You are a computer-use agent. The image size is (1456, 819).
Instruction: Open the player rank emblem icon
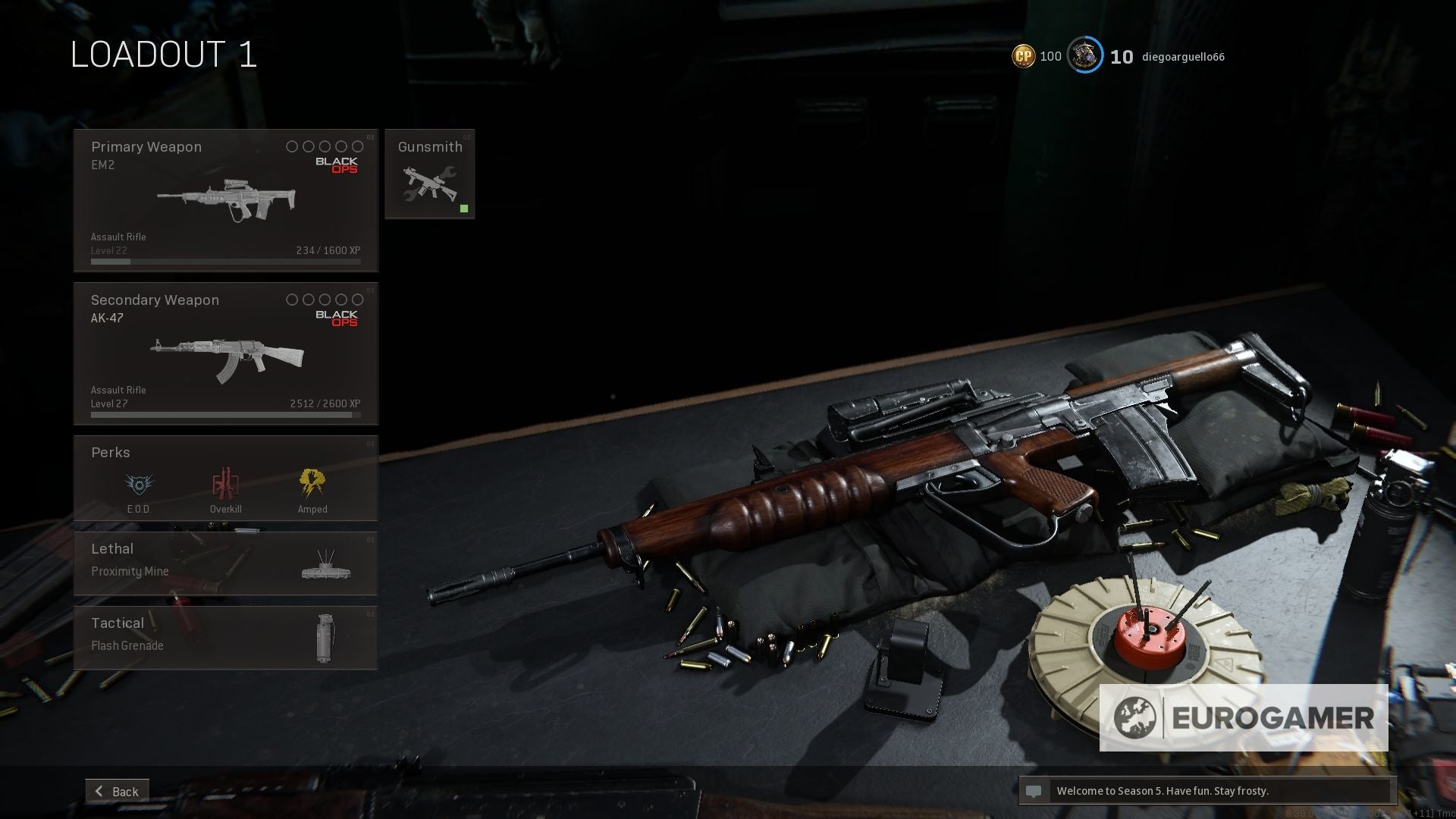[x=1084, y=55]
